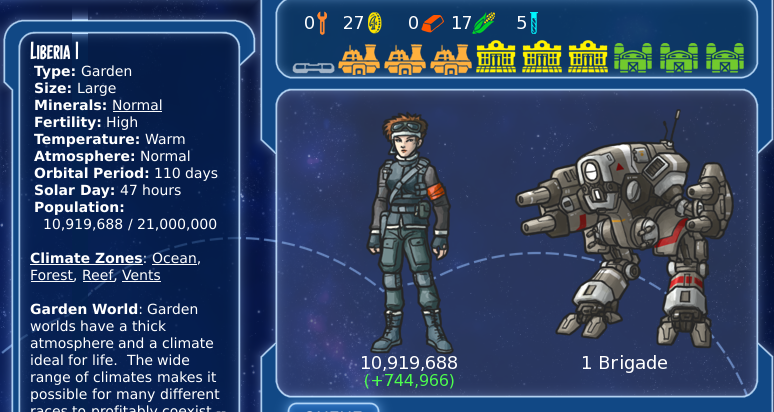Viewport: 774px width, 412px height.
Task: Open the Climate Zones link
Action: [x=86, y=258]
